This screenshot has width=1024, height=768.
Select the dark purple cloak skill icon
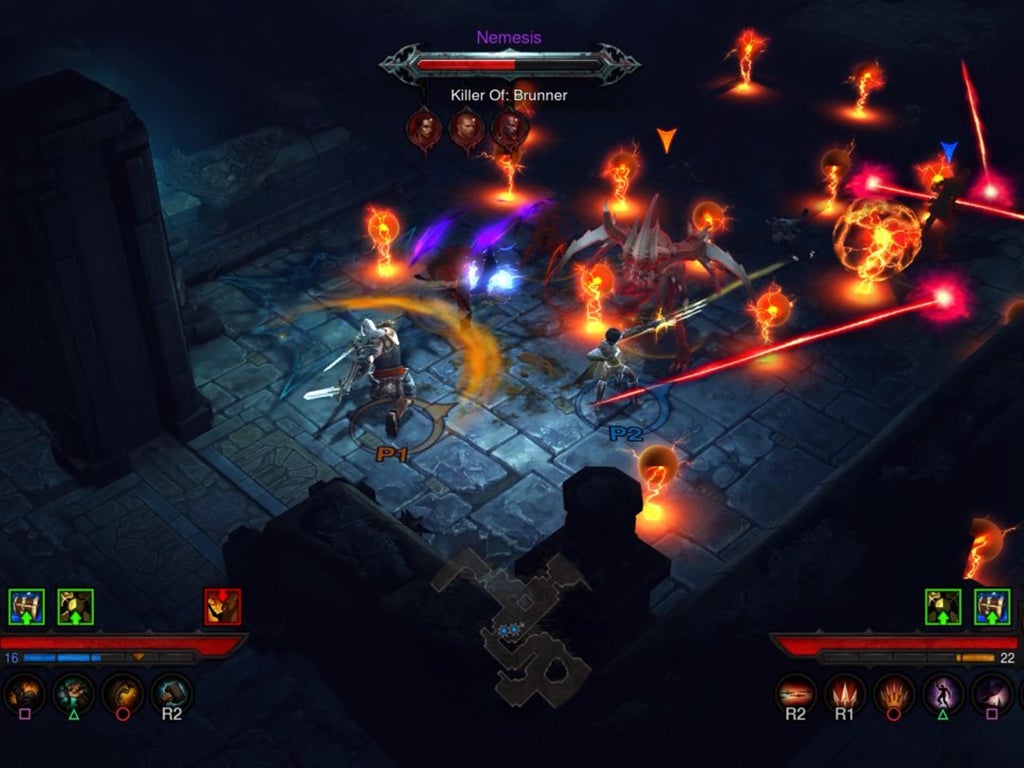pyautogui.click(x=992, y=693)
